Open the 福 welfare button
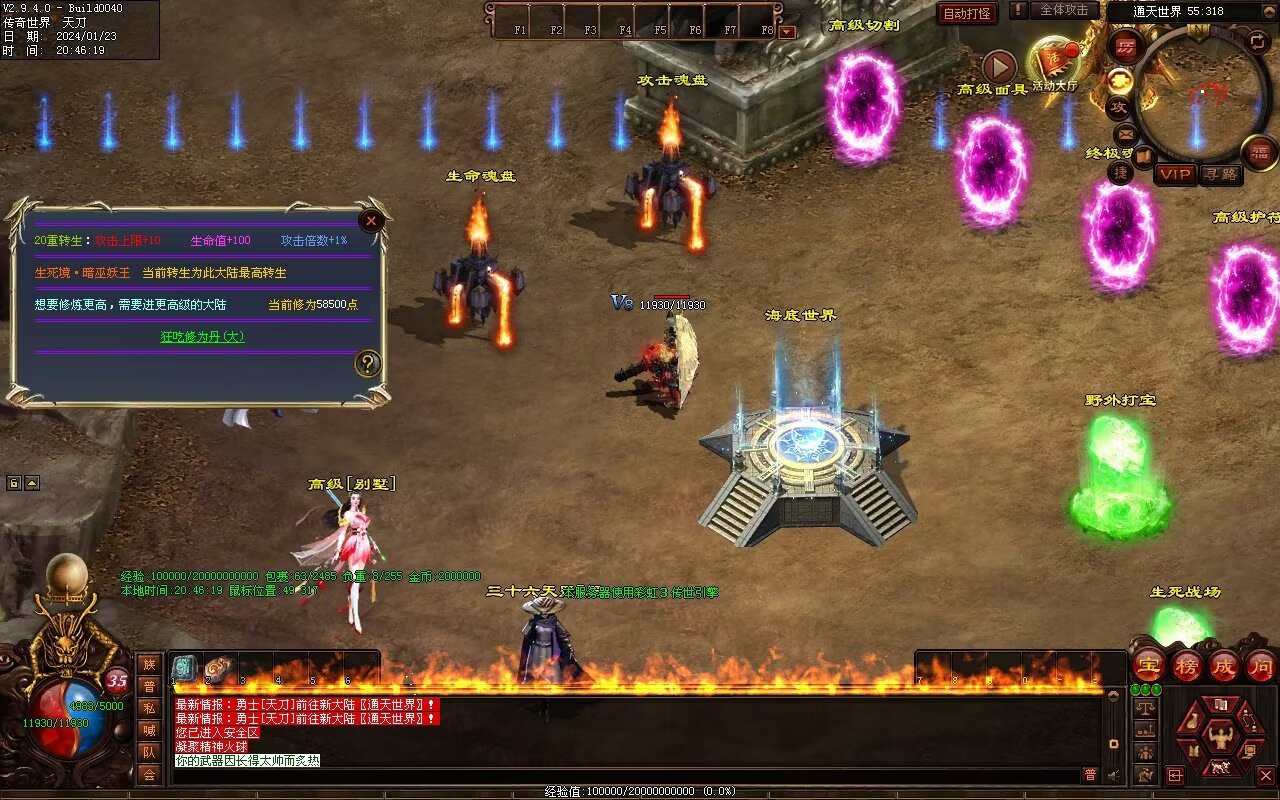 tap(1259, 152)
